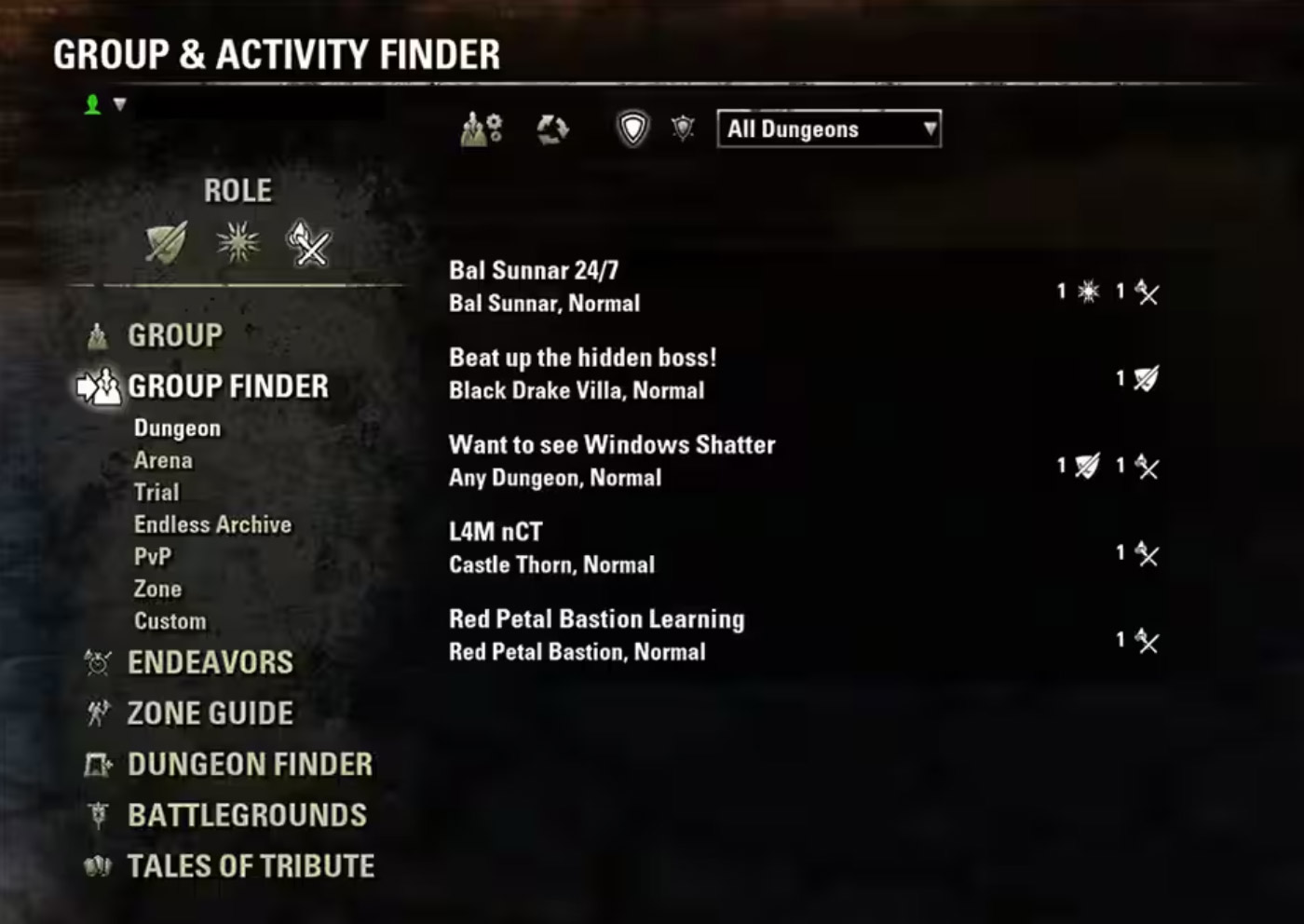Image resolution: width=1304 pixels, height=924 pixels.
Task: Select the tank role icon
Action: pos(167,243)
